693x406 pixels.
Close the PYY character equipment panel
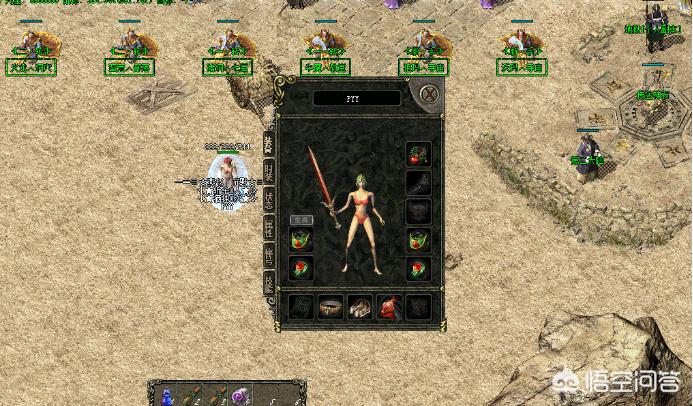428,95
